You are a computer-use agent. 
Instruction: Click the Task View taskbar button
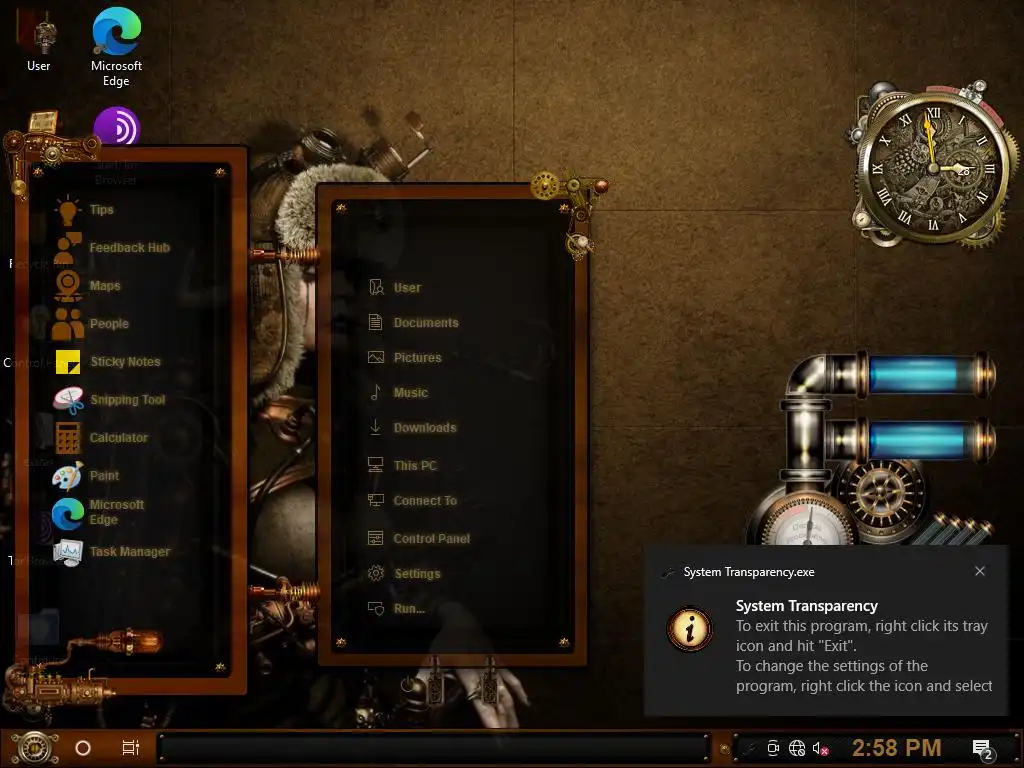pyautogui.click(x=130, y=747)
